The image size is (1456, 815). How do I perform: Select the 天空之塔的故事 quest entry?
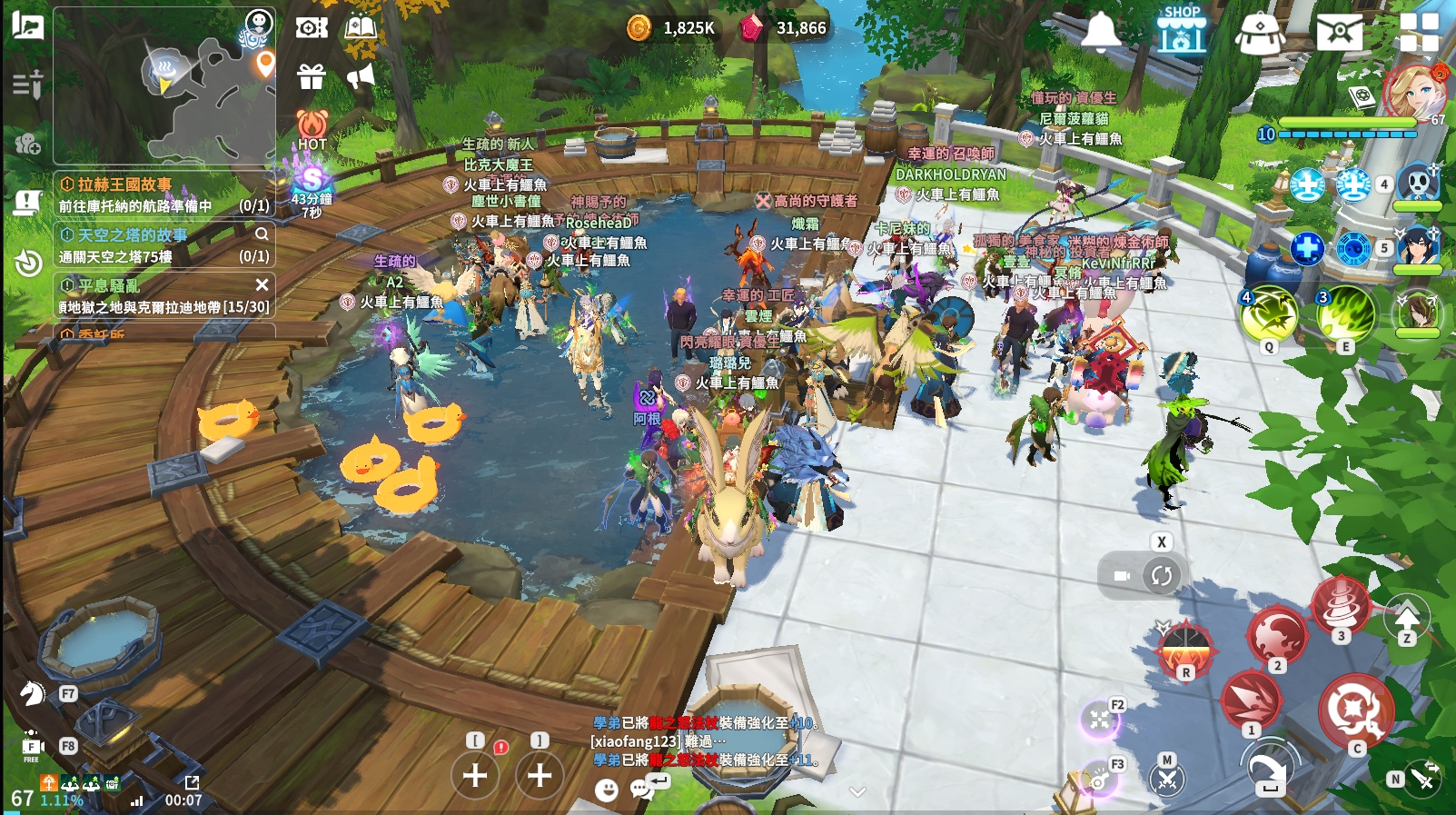[154, 244]
